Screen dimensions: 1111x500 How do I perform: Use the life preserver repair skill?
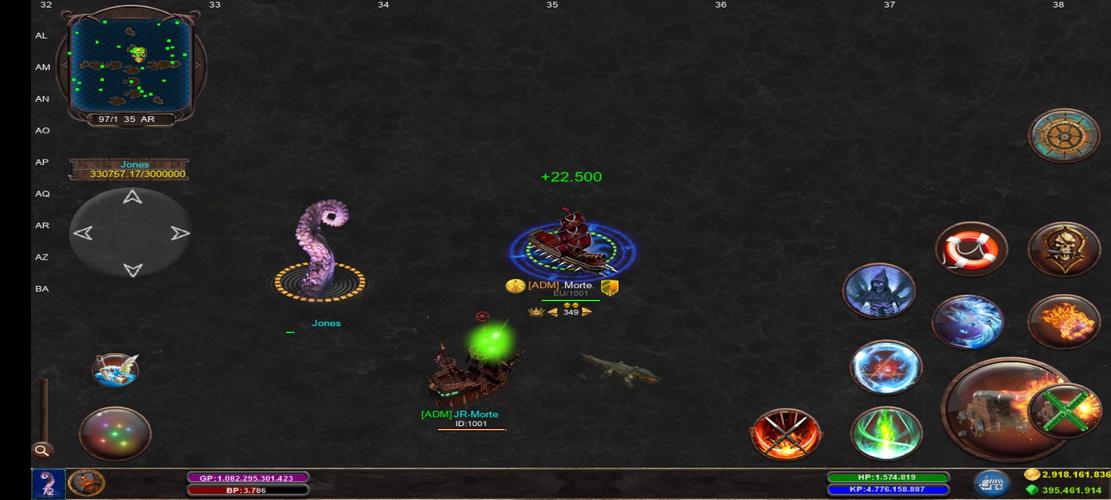point(971,247)
